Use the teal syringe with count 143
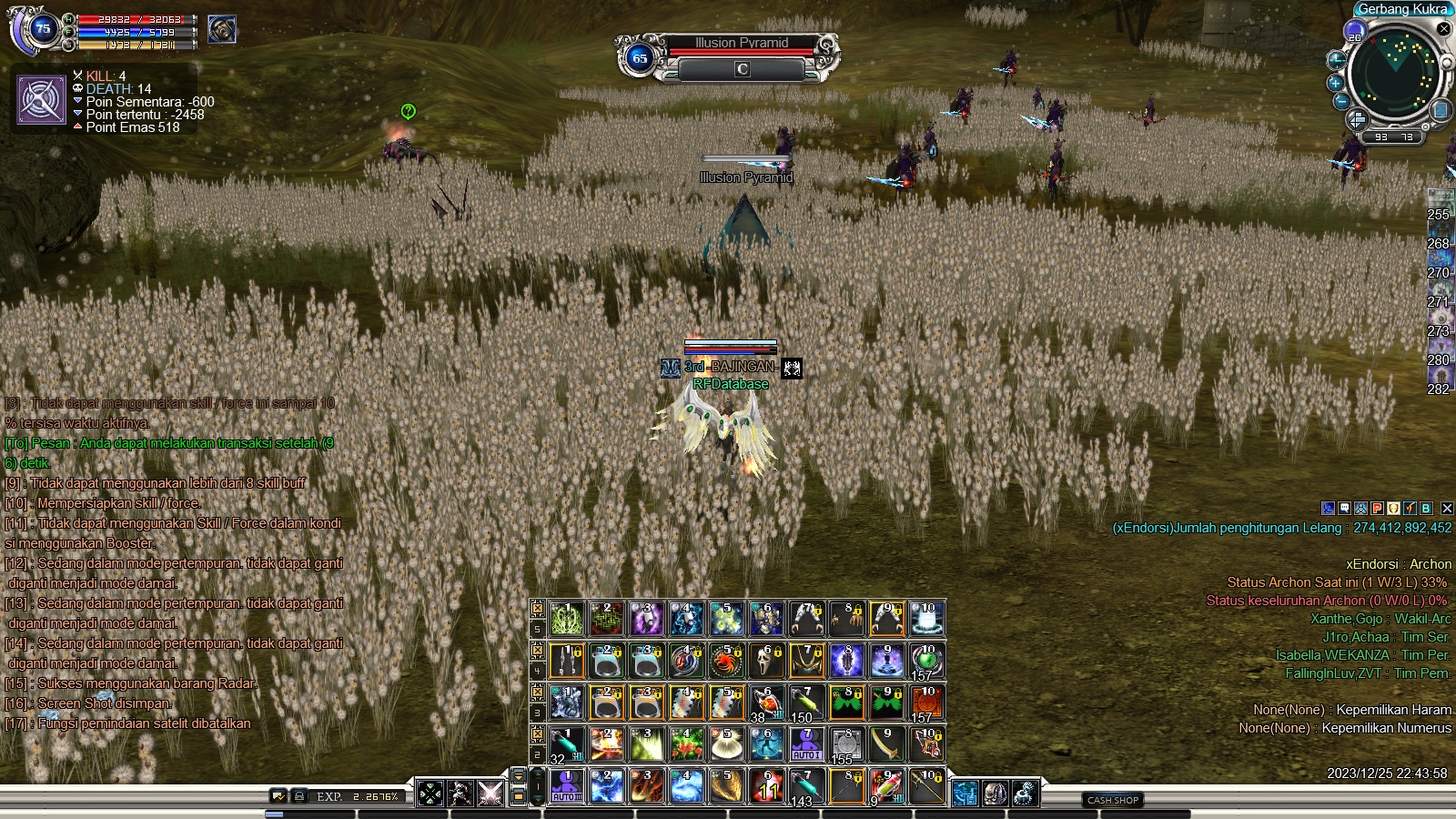This screenshot has height=819, width=1456. click(806, 786)
